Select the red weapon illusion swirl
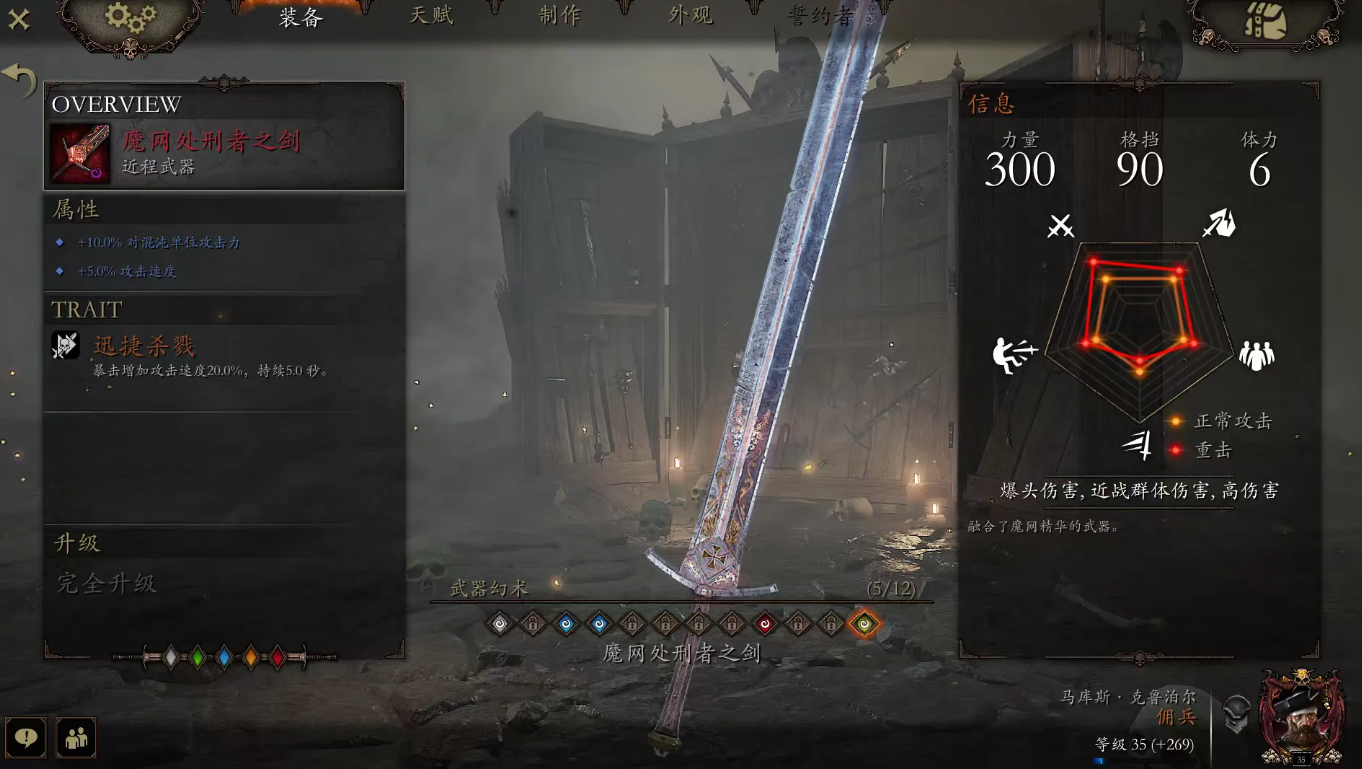 [x=765, y=623]
